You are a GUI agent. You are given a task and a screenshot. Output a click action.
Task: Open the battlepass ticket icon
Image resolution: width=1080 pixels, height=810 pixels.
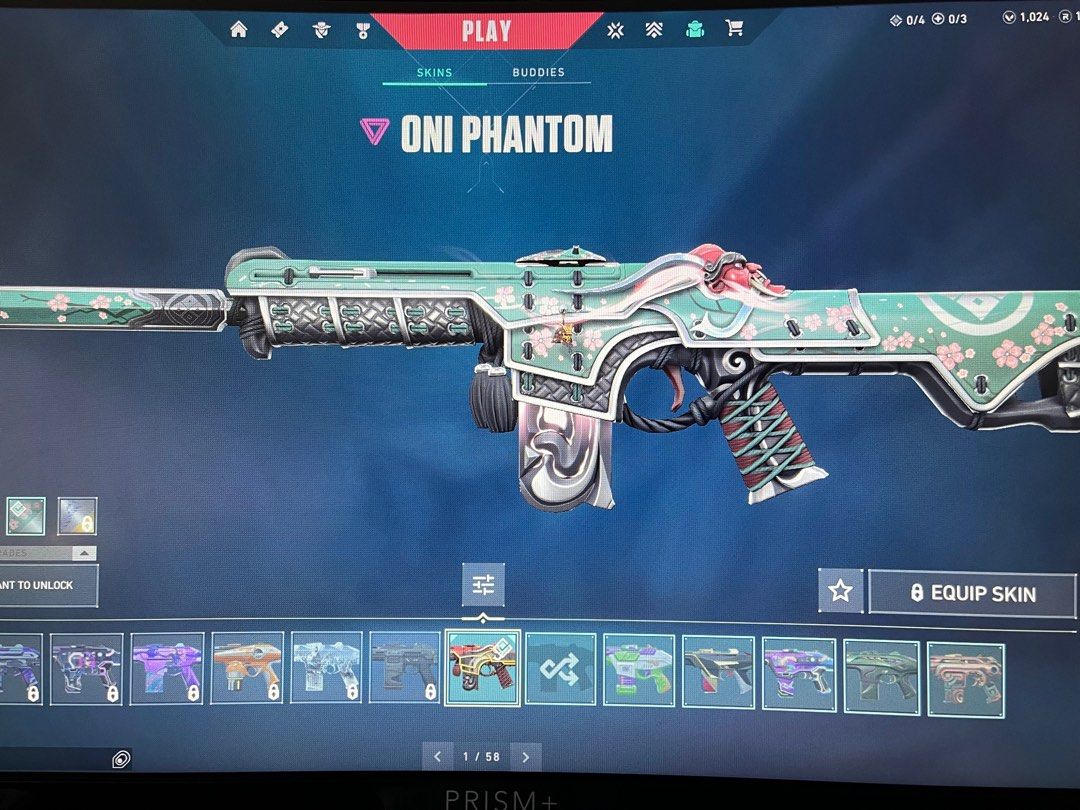280,29
